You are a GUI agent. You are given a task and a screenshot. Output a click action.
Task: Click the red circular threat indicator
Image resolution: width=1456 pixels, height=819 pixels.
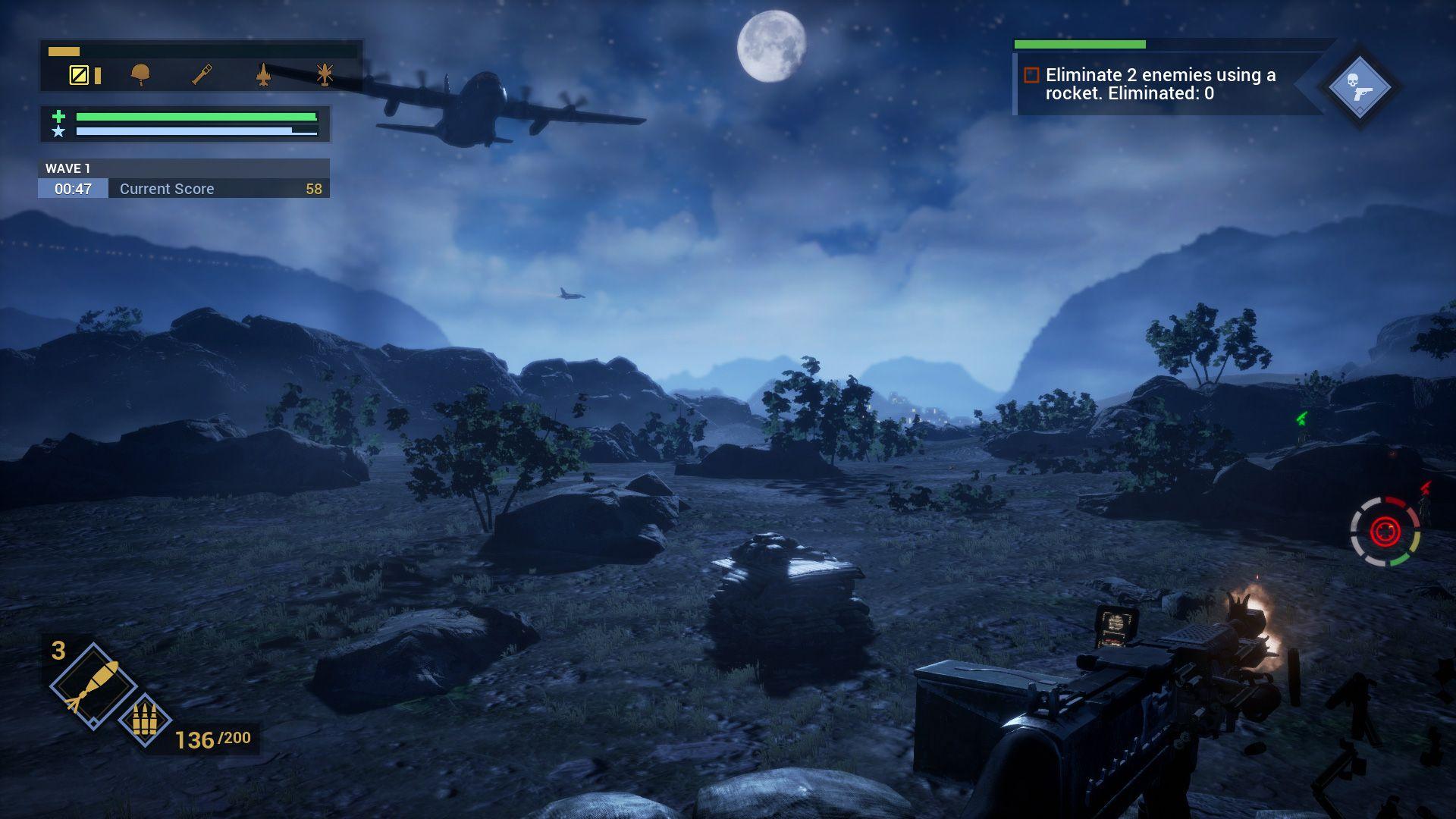point(1385,531)
